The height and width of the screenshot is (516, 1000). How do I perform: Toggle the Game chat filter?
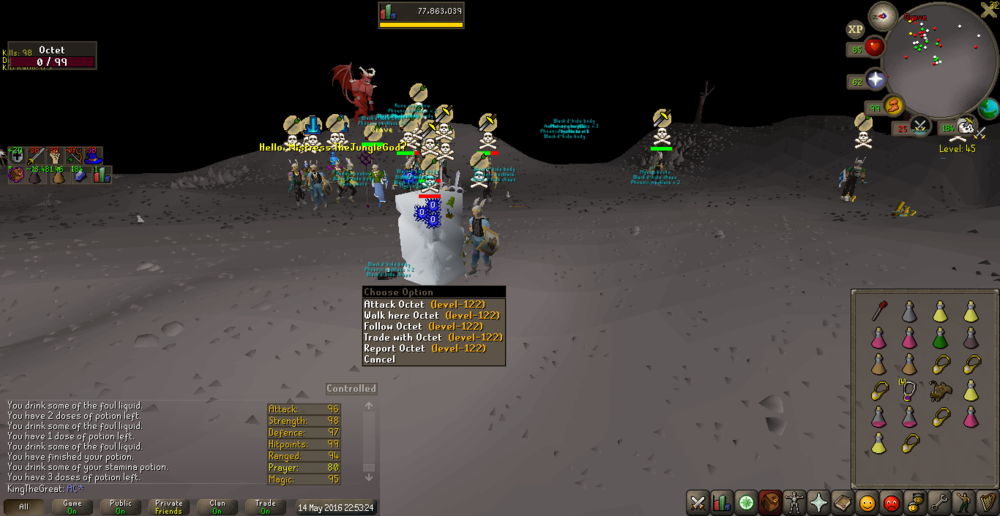[x=72, y=507]
